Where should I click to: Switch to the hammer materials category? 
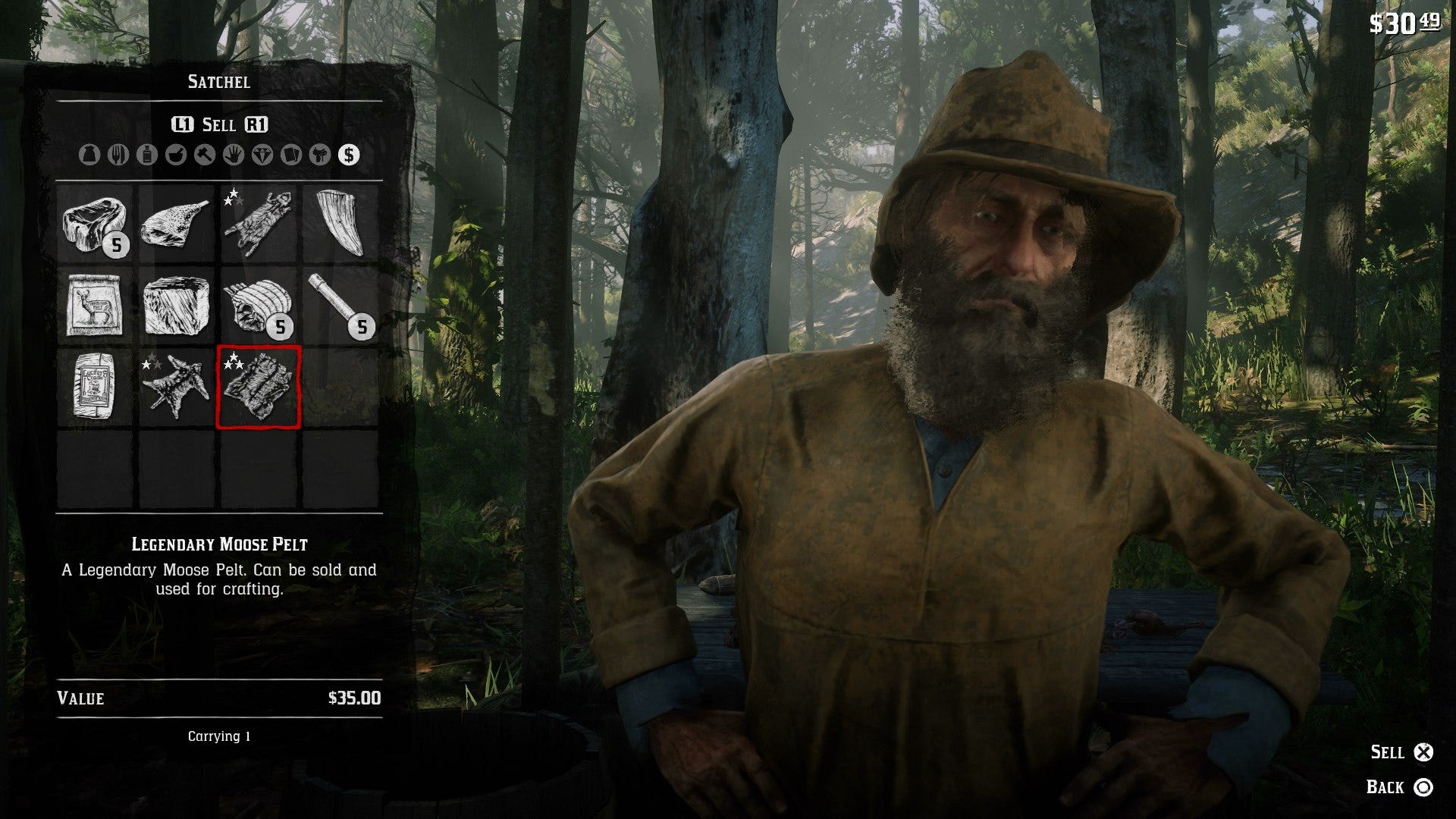click(x=205, y=155)
